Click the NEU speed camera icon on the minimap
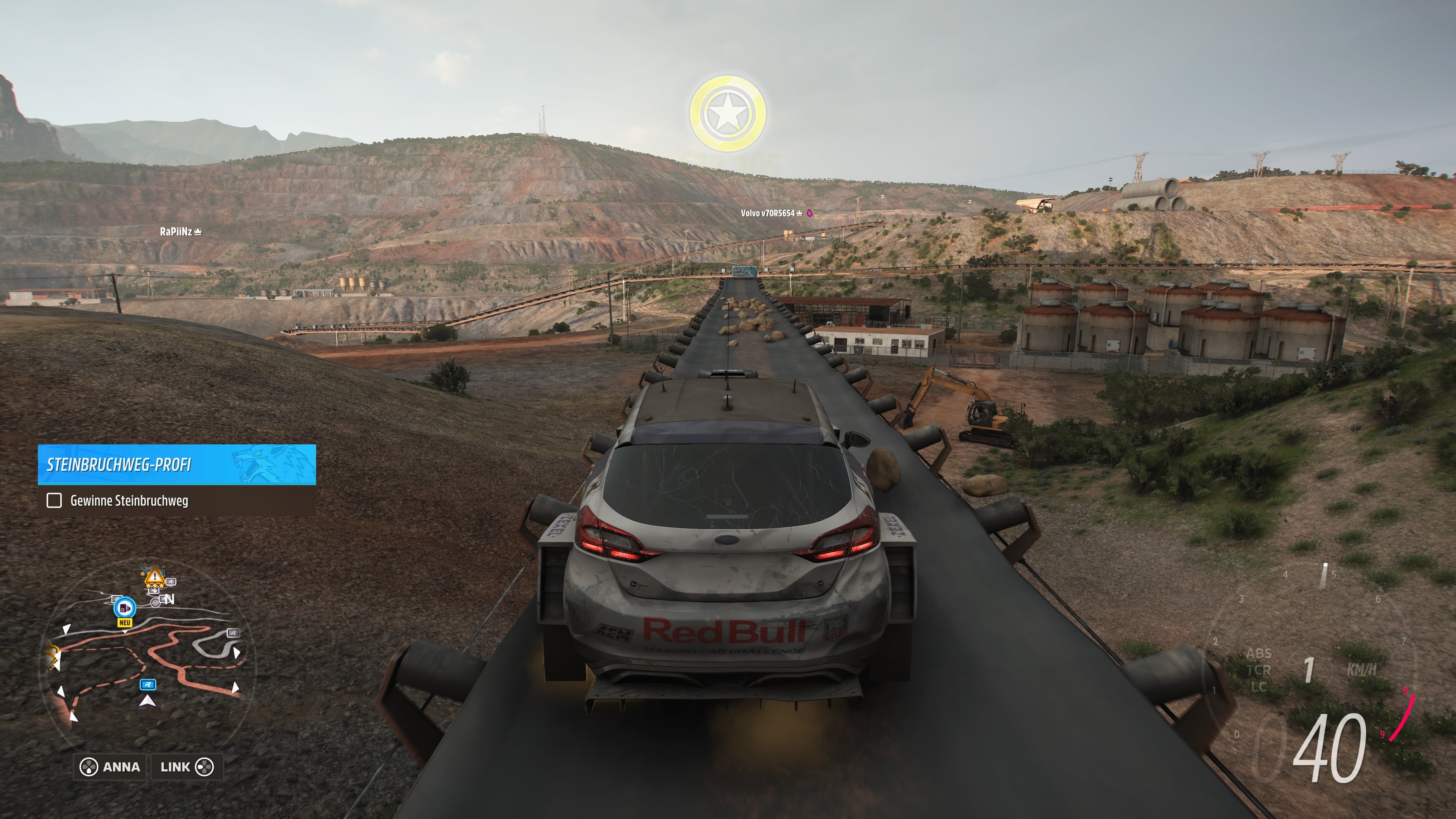This screenshot has height=819, width=1456. pyautogui.click(x=125, y=609)
